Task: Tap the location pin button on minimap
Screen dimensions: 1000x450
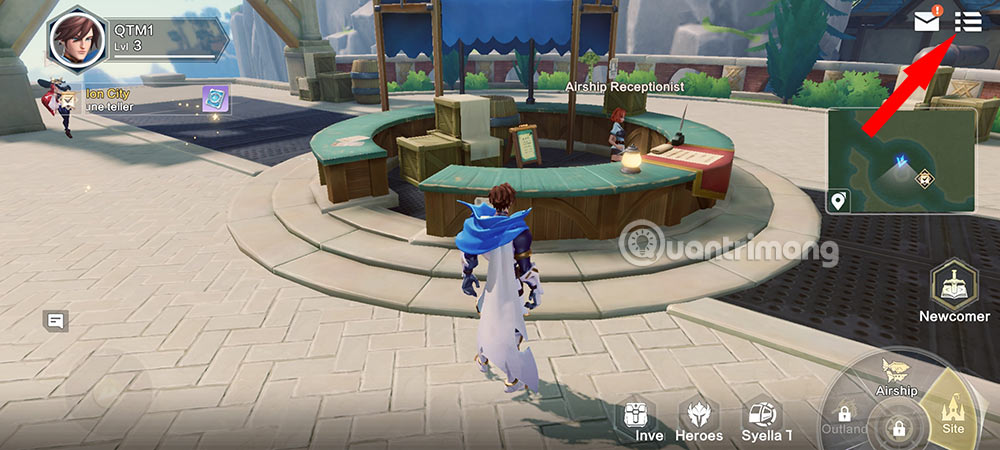Action: pyautogui.click(x=838, y=202)
